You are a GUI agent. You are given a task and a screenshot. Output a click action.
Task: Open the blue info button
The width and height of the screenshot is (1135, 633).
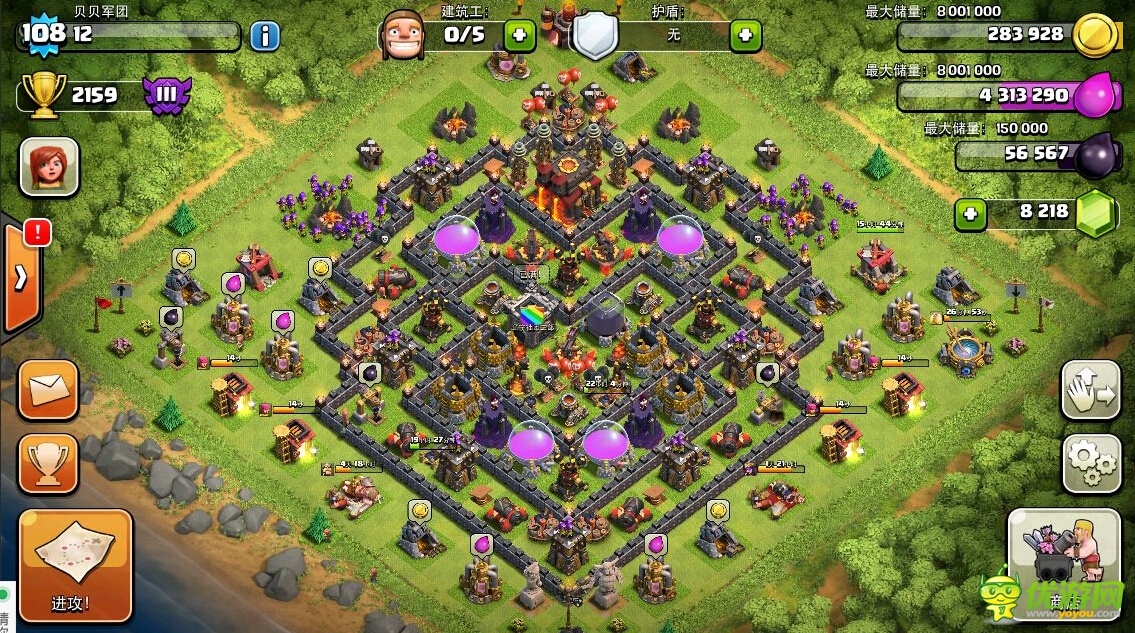[x=265, y=37]
